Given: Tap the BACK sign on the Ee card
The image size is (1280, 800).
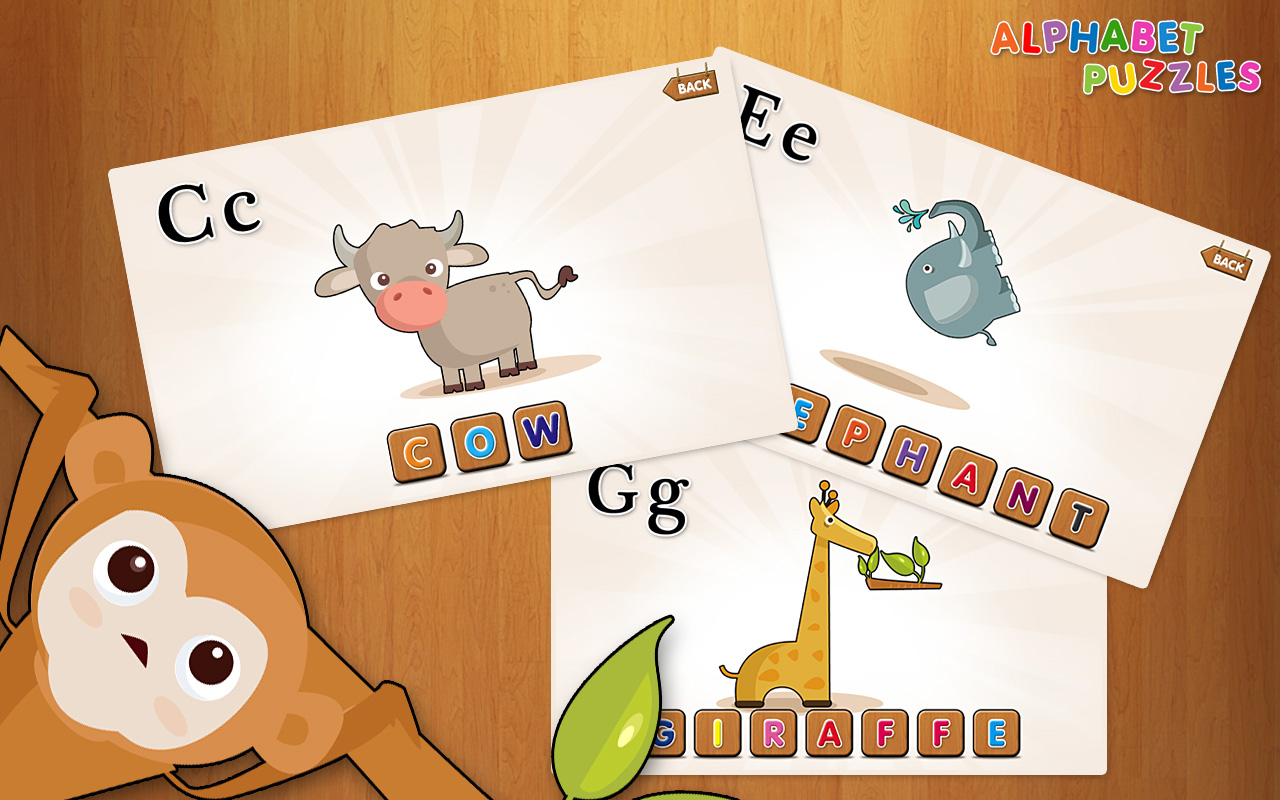Looking at the screenshot, I should tap(1228, 265).
